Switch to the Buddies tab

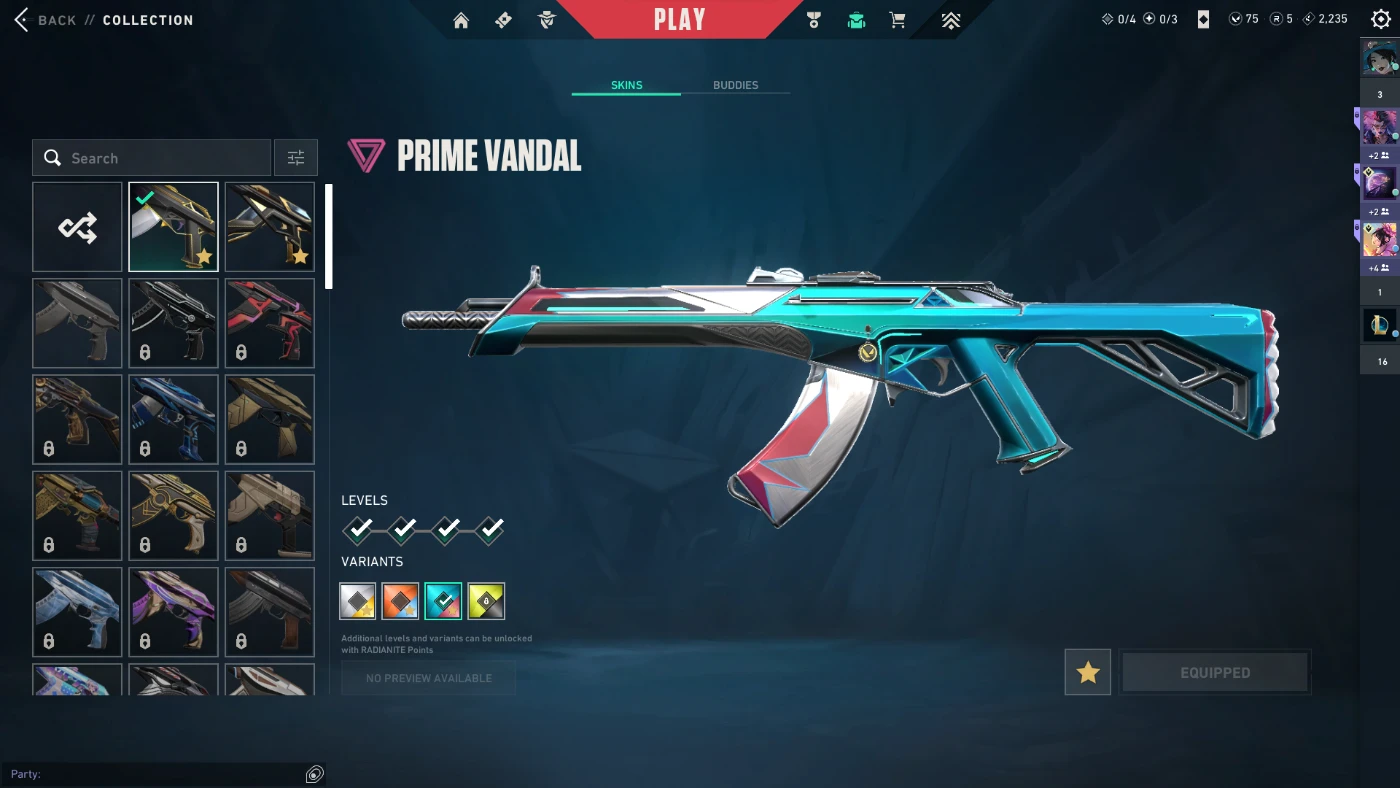point(735,85)
